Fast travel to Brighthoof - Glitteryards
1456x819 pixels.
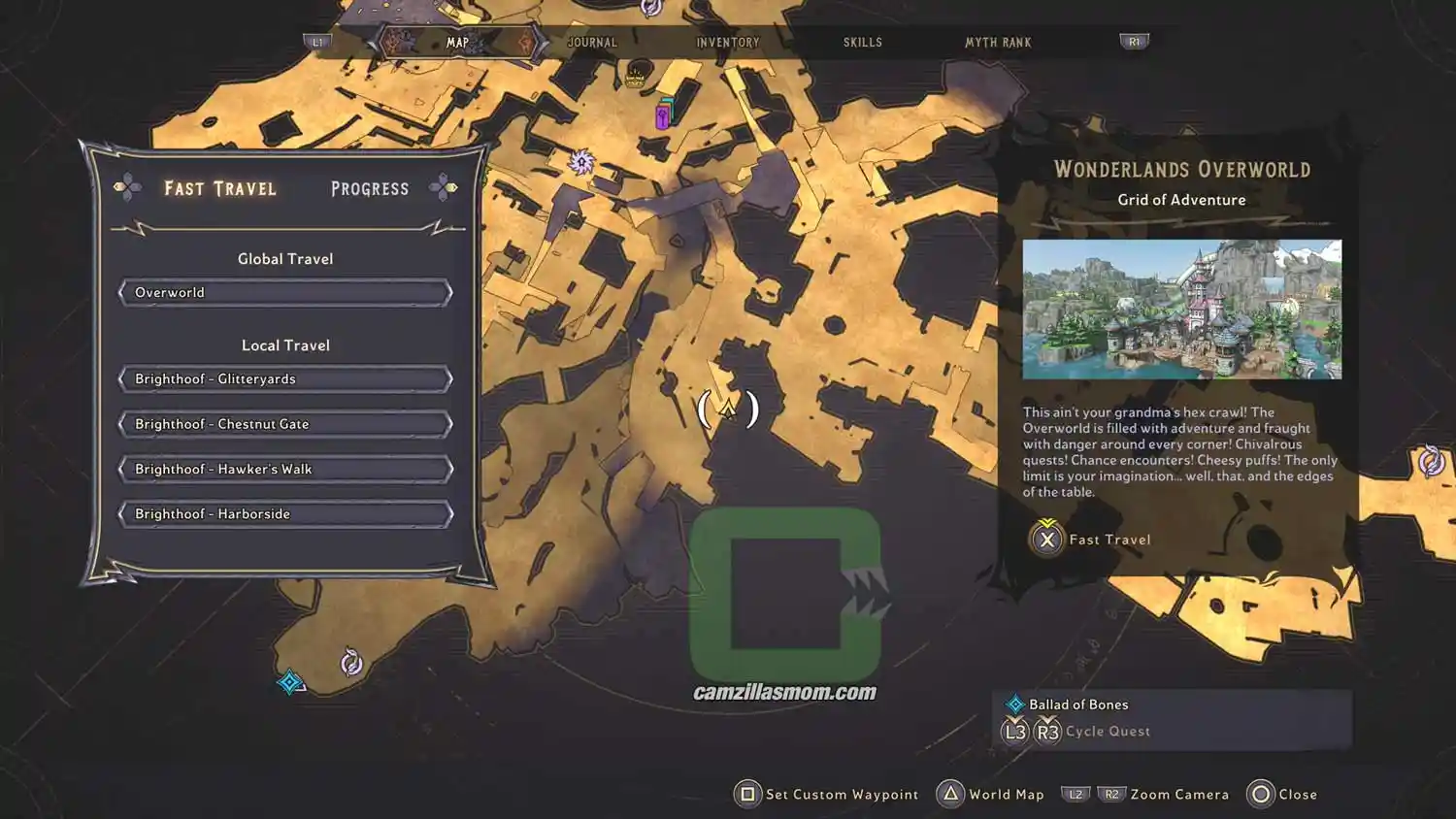285,379
